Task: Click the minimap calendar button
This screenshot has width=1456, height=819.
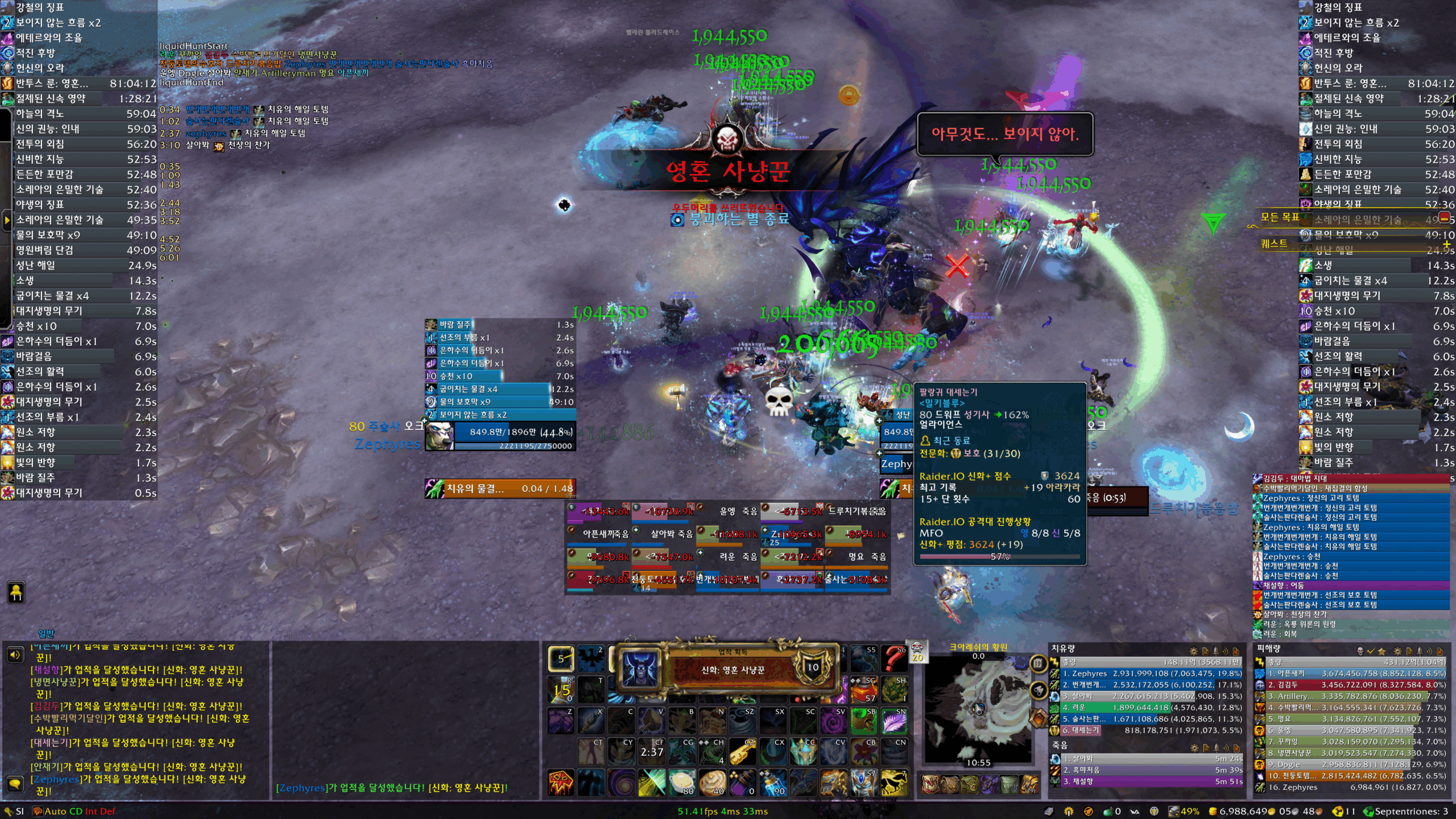Action: click(x=1038, y=663)
